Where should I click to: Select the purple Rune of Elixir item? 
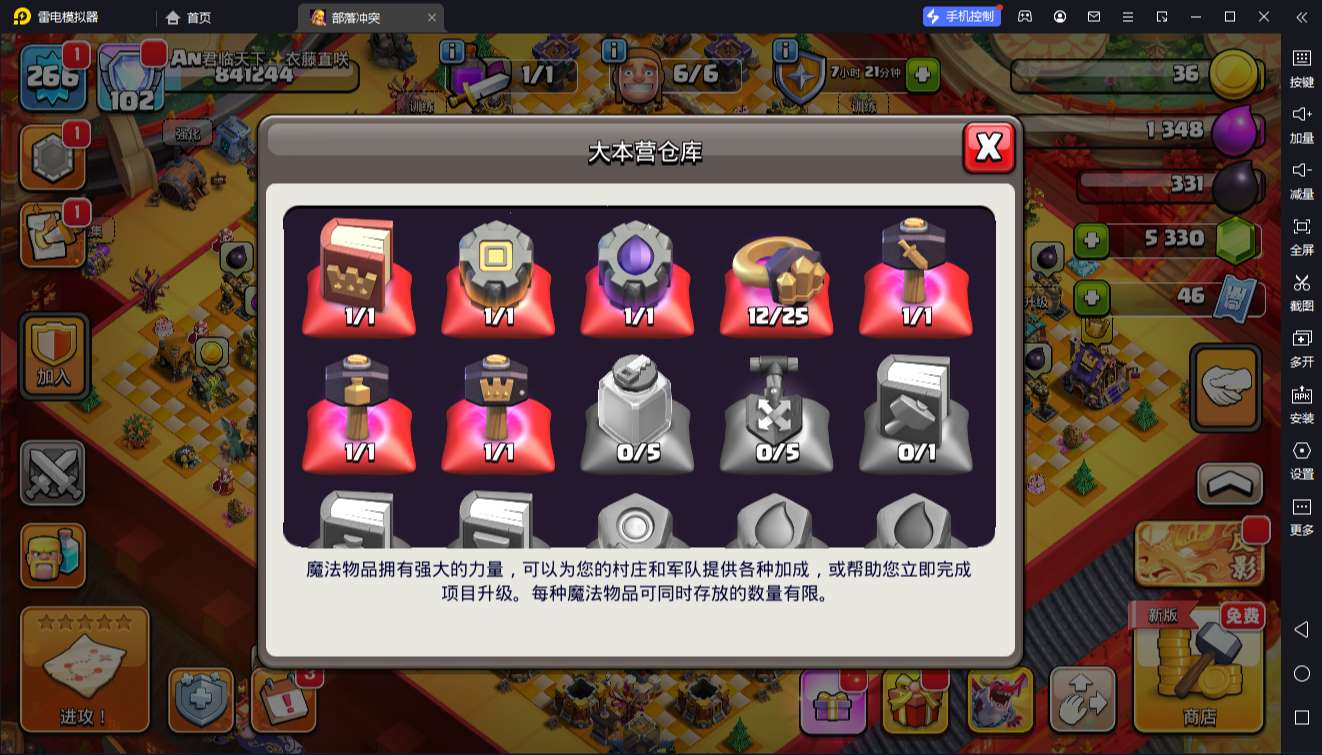click(x=637, y=270)
